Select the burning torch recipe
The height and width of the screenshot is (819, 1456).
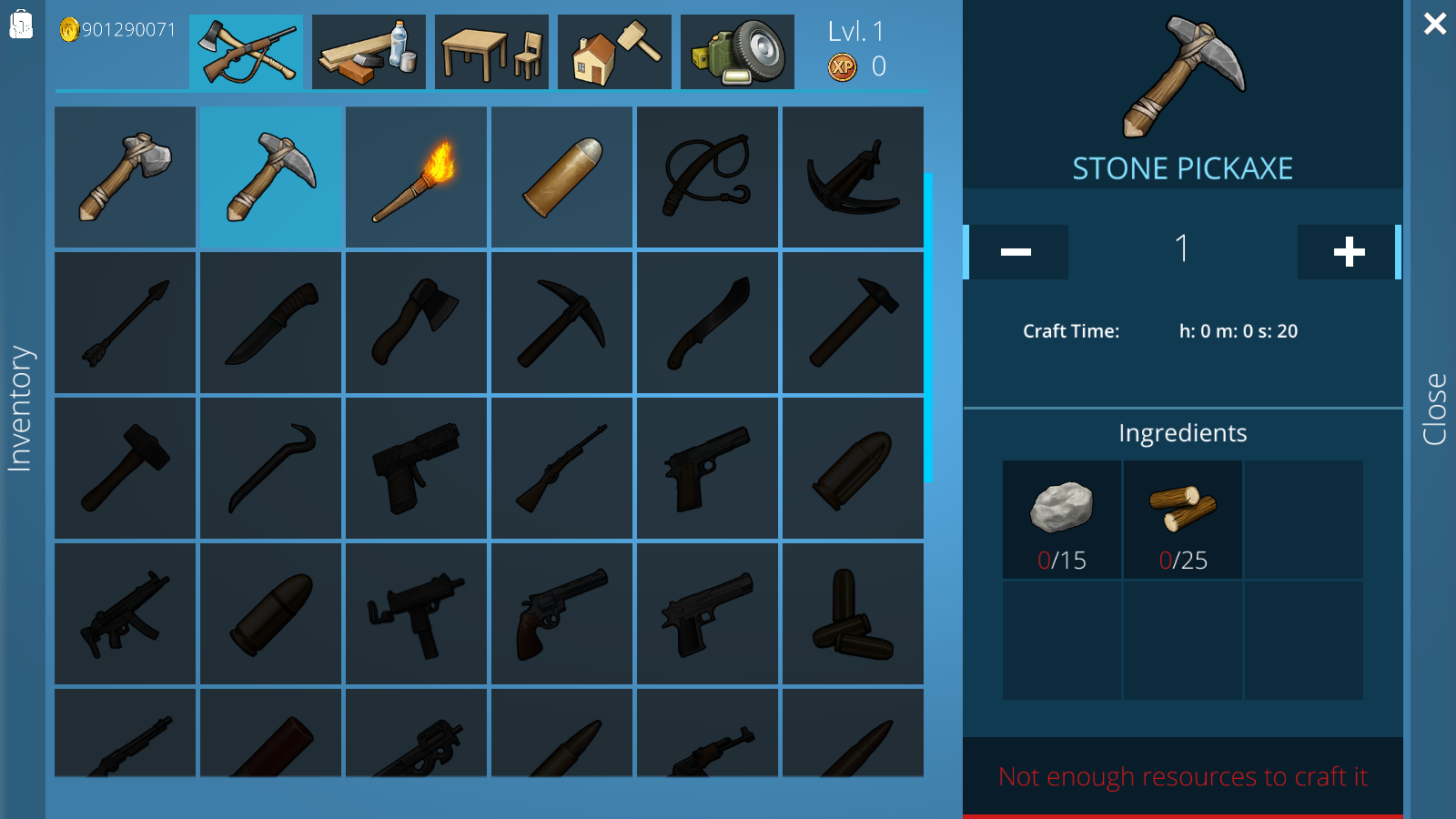tap(417, 177)
